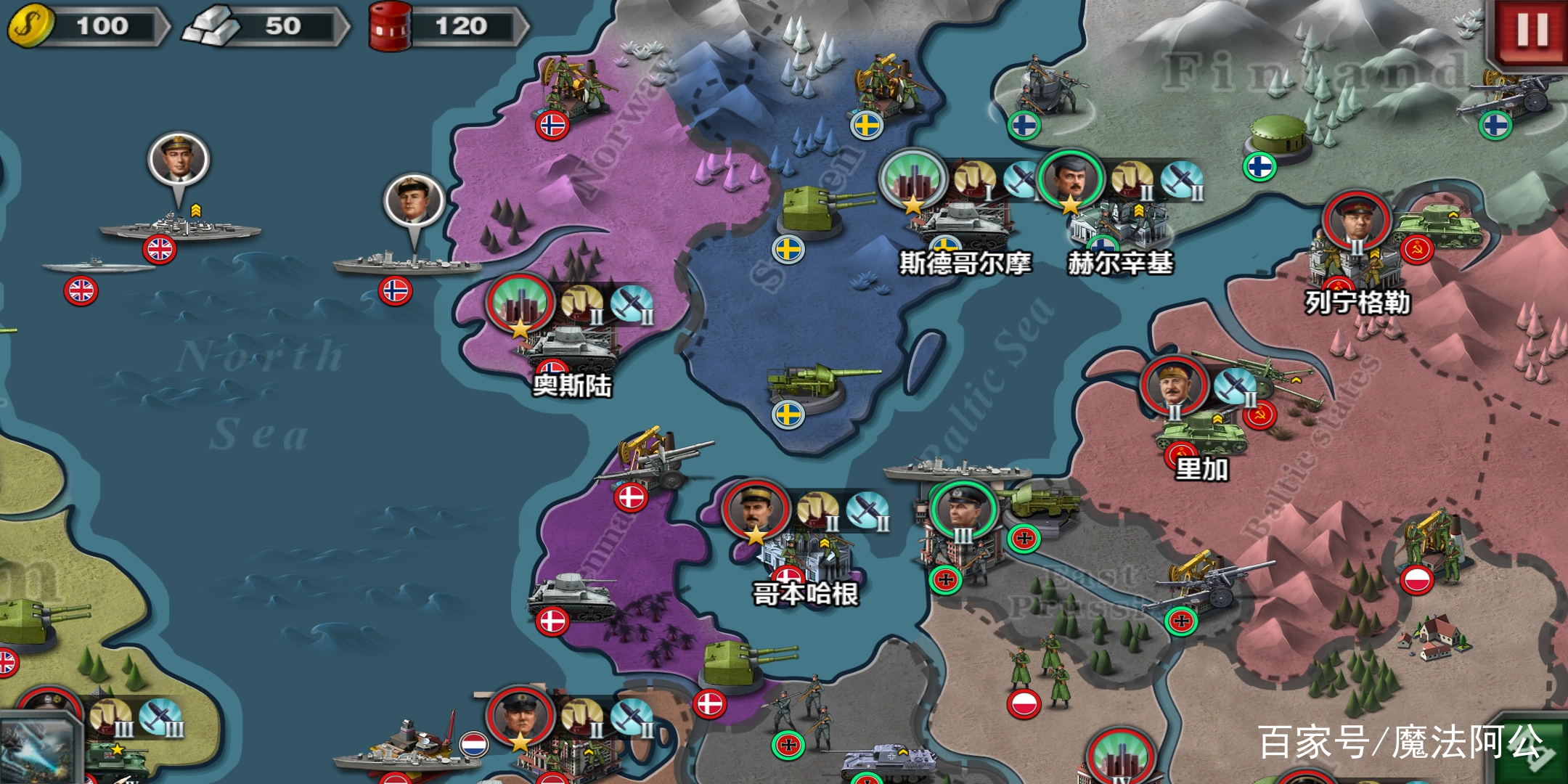The height and width of the screenshot is (784, 1568).
Task: Select the general portrait above Riga
Action: 1174,385
